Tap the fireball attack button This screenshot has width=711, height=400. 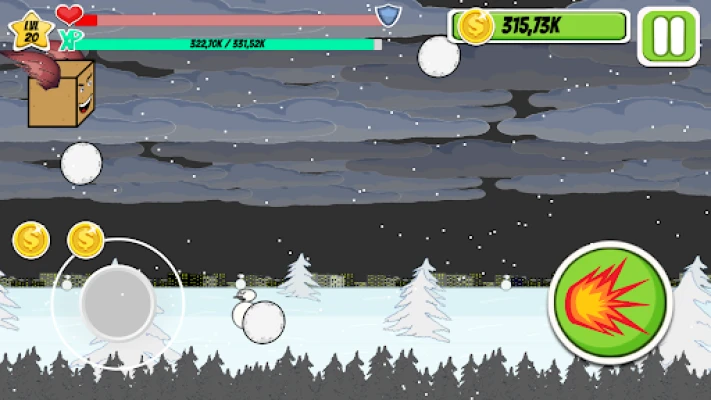610,301
